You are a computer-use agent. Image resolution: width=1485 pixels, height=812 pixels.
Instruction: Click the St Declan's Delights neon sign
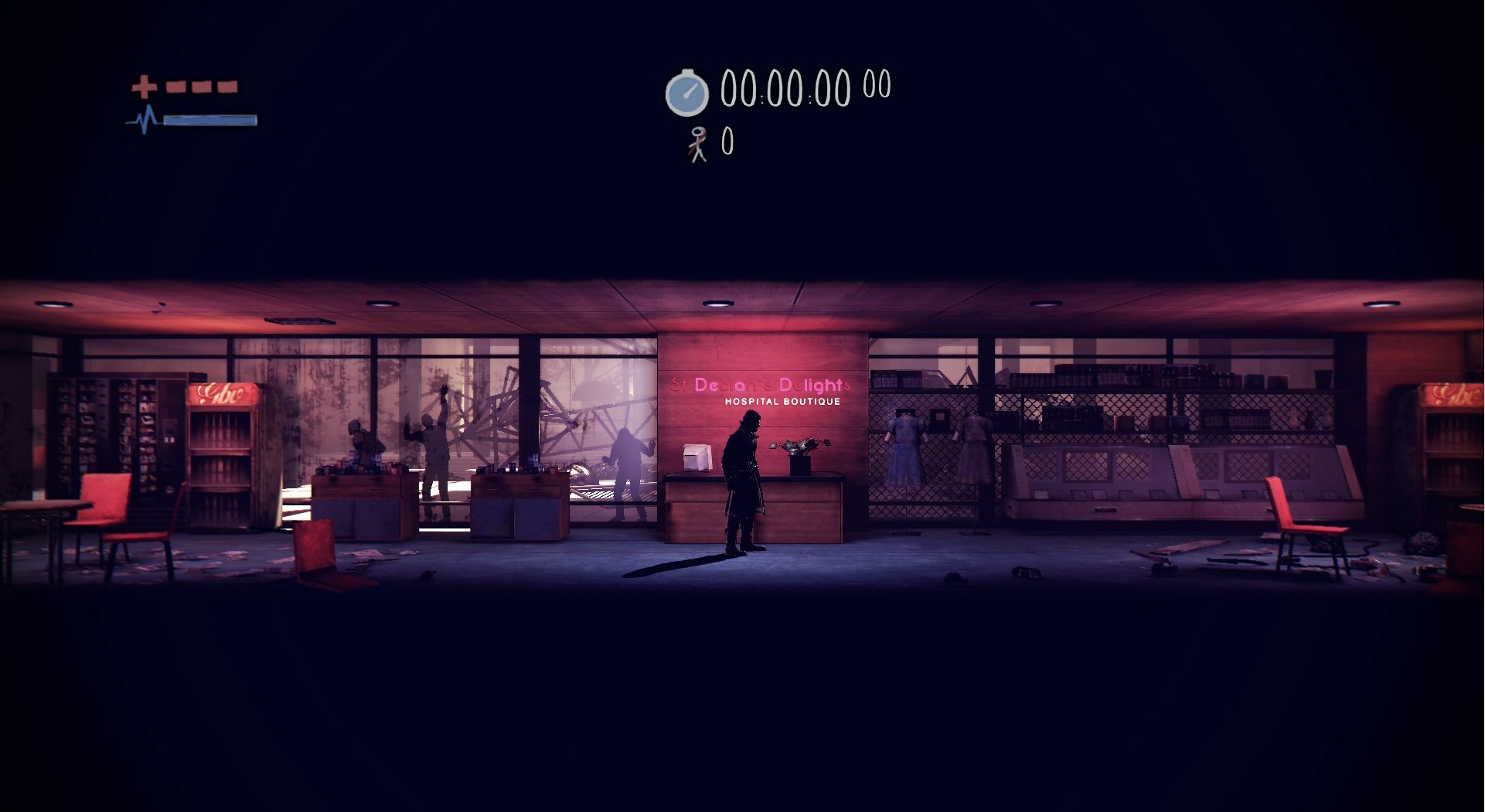761,384
